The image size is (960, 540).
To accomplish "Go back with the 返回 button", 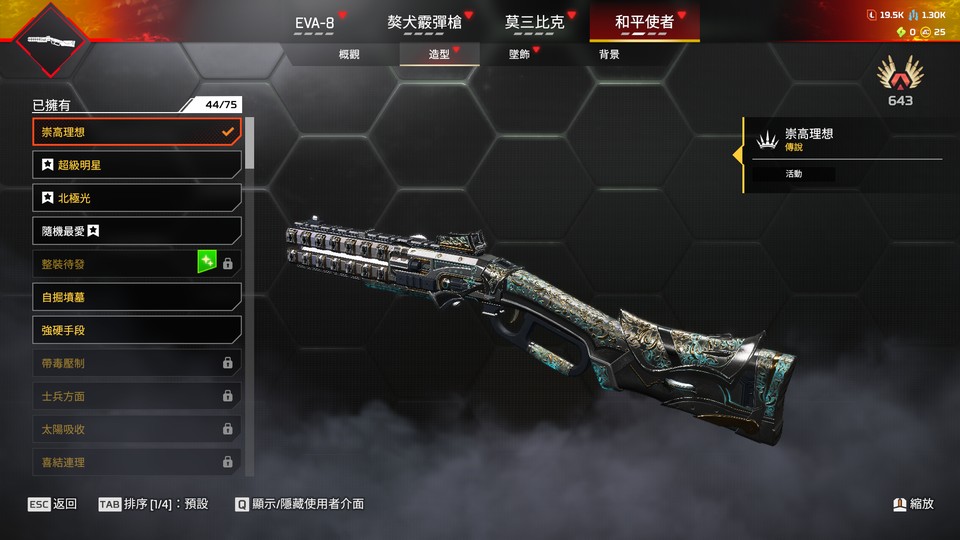I will point(53,504).
